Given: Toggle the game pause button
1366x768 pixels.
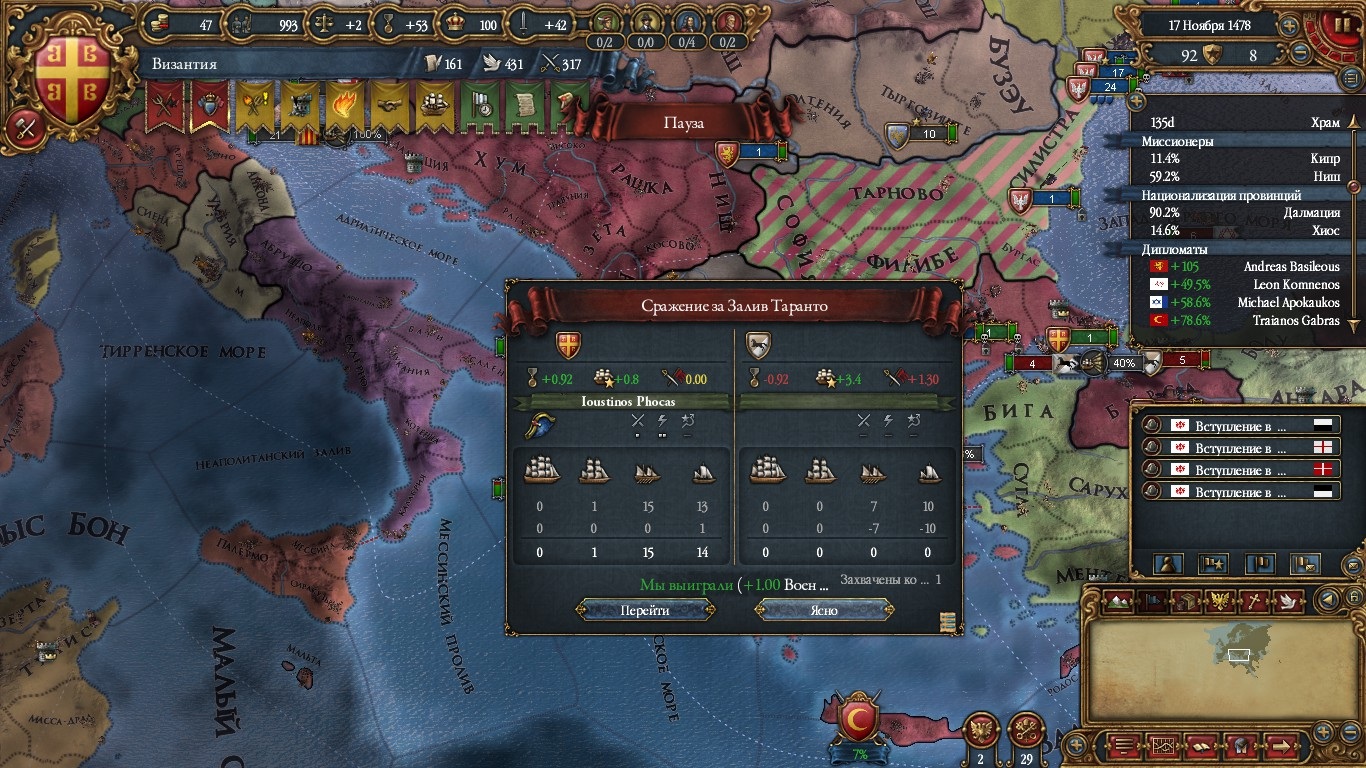Looking at the screenshot, I should point(1336,24).
